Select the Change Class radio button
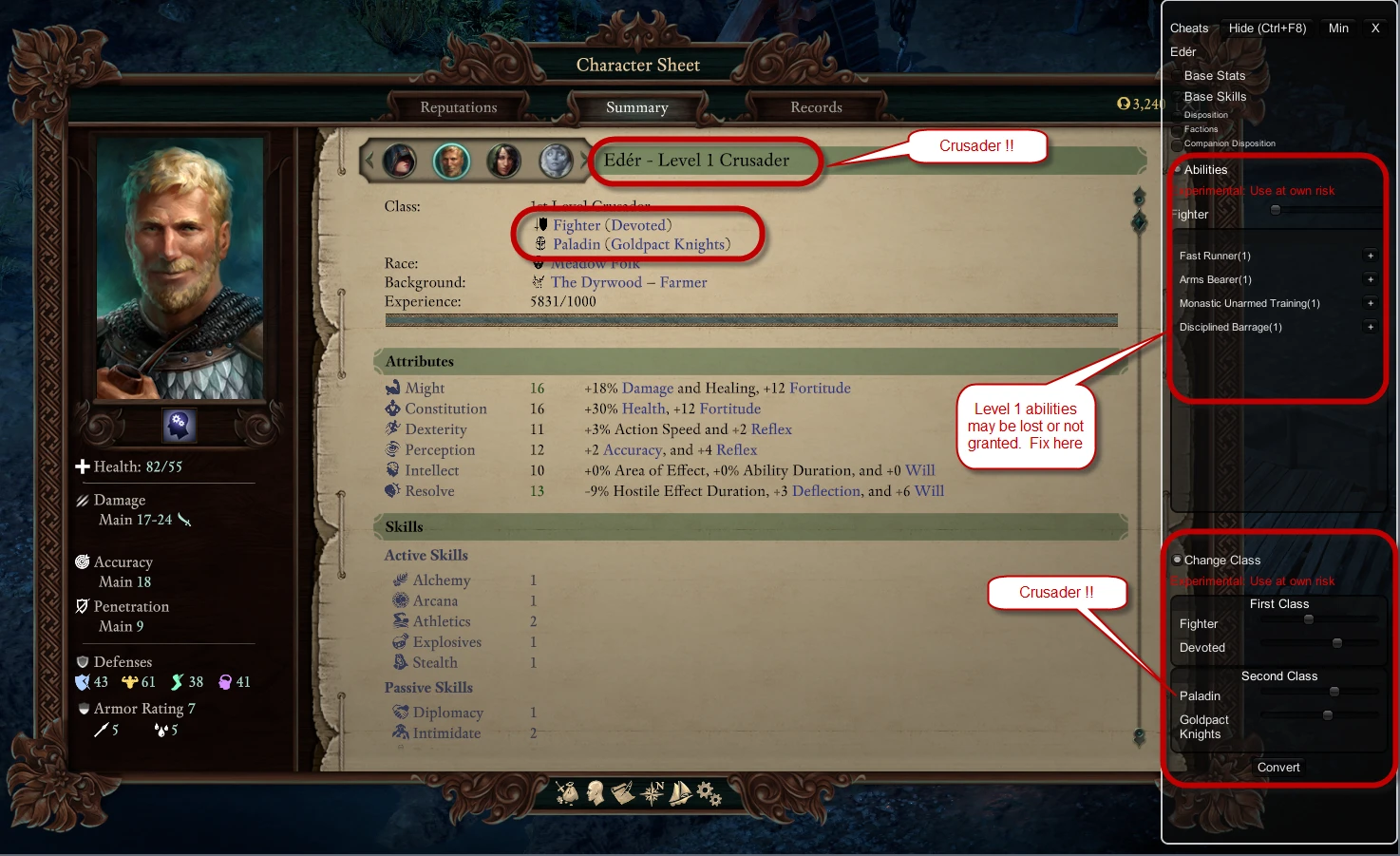This screenshot has width=1400, height=856. (1177, 560)
